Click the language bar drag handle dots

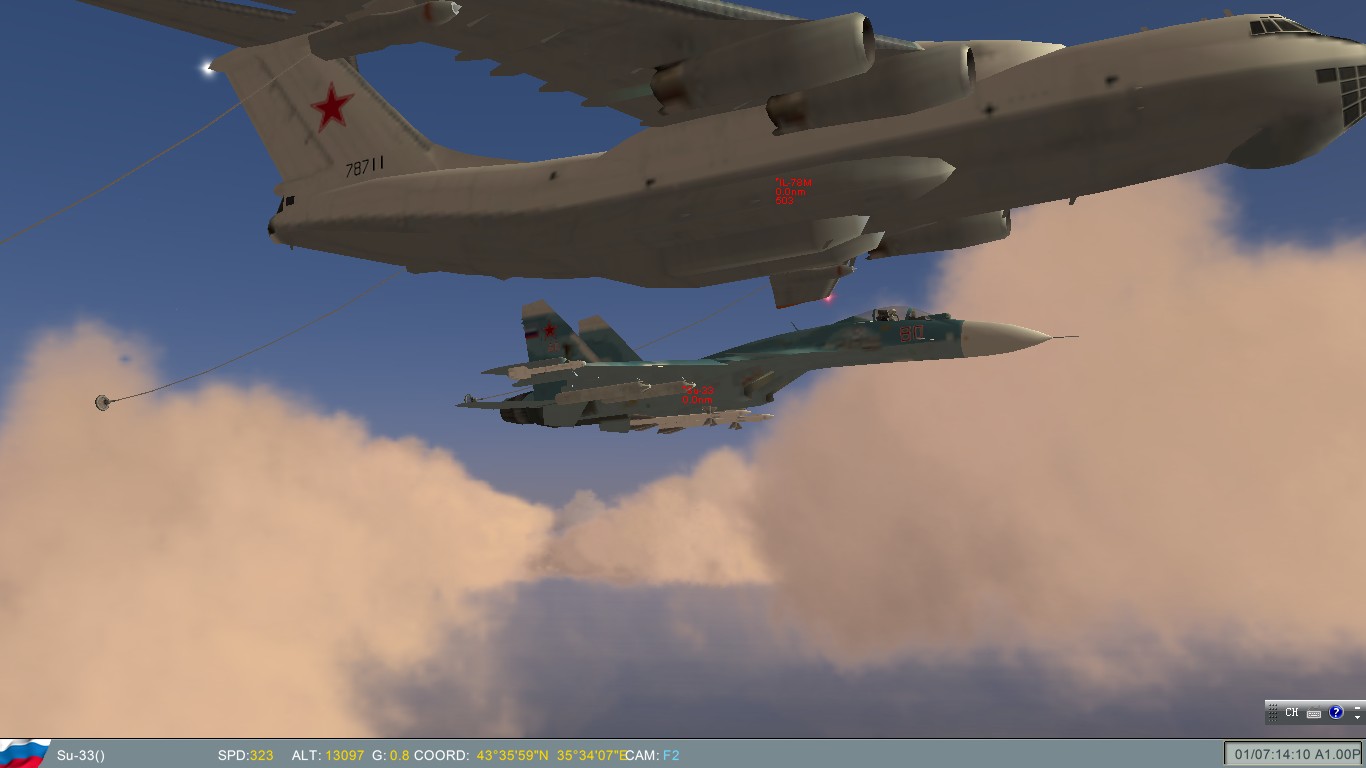[x=1272, y=712]
